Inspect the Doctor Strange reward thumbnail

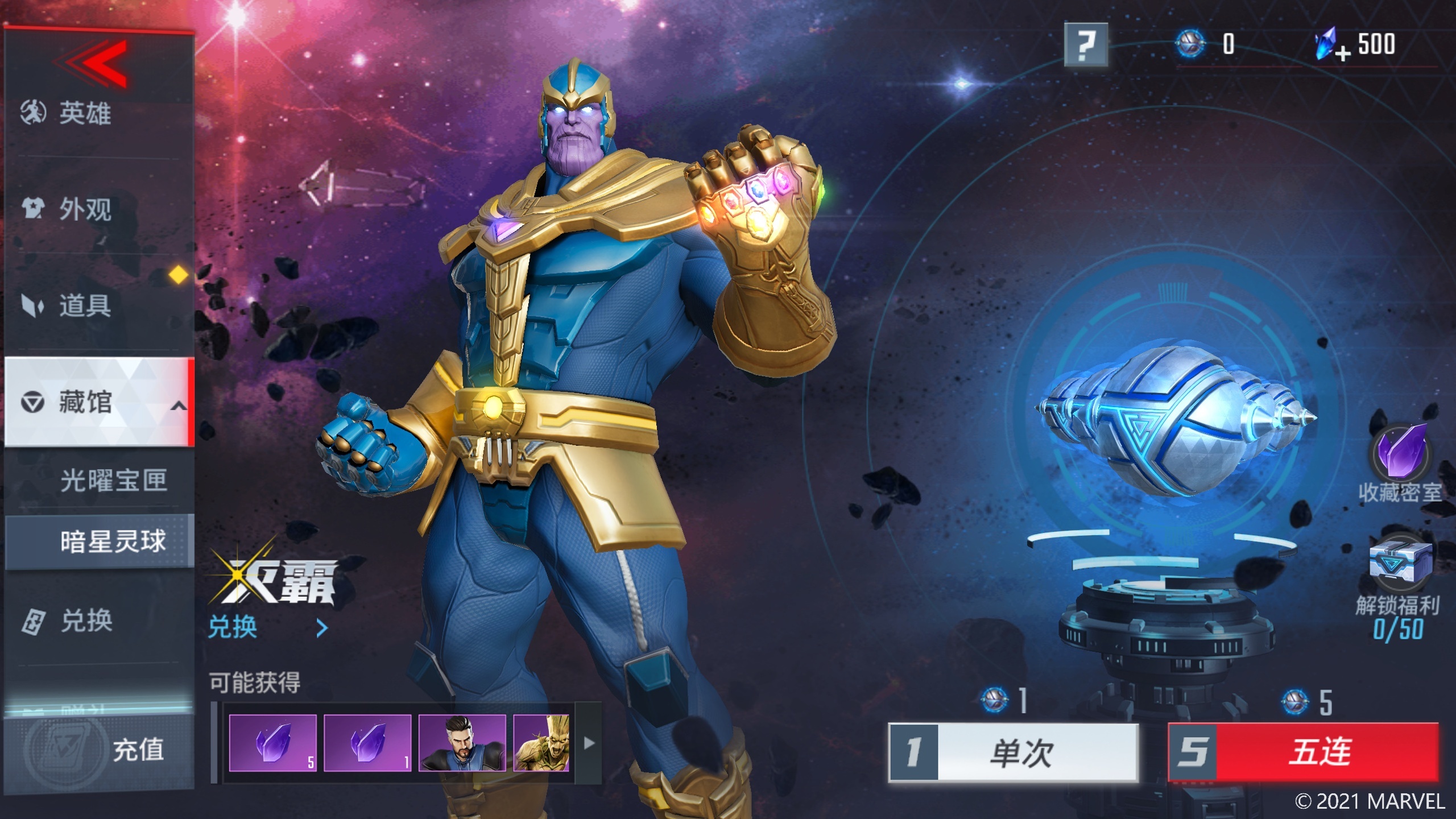(462, 743)
